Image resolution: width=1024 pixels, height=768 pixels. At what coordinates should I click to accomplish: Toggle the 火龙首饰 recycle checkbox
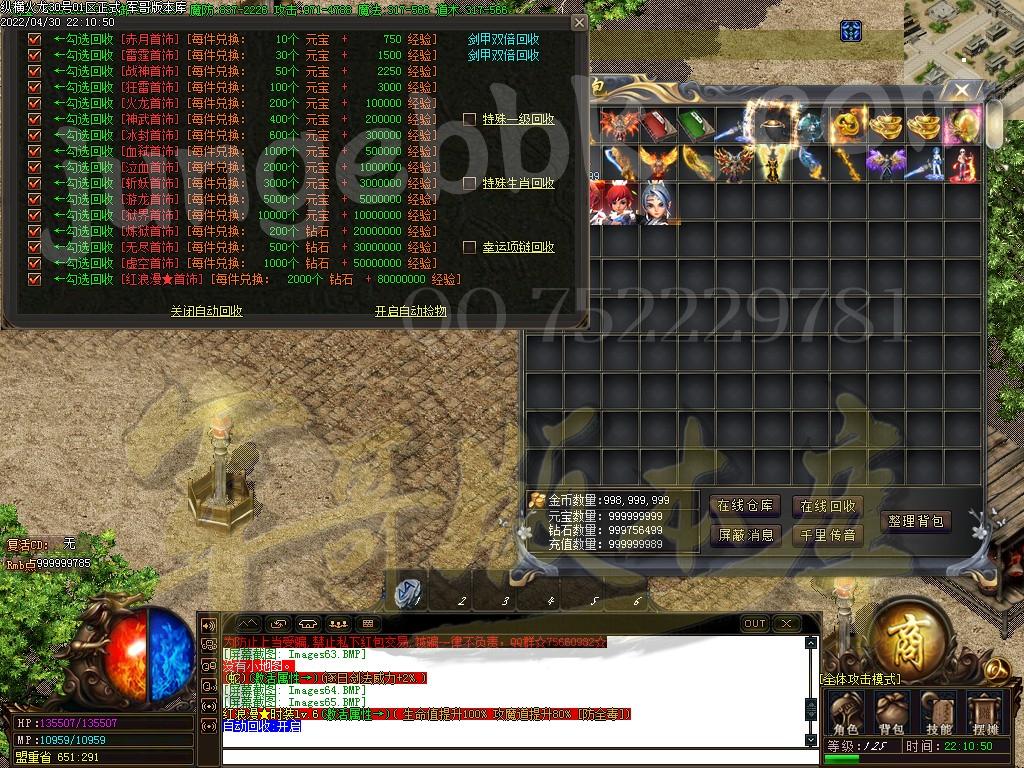click(35, 103)
